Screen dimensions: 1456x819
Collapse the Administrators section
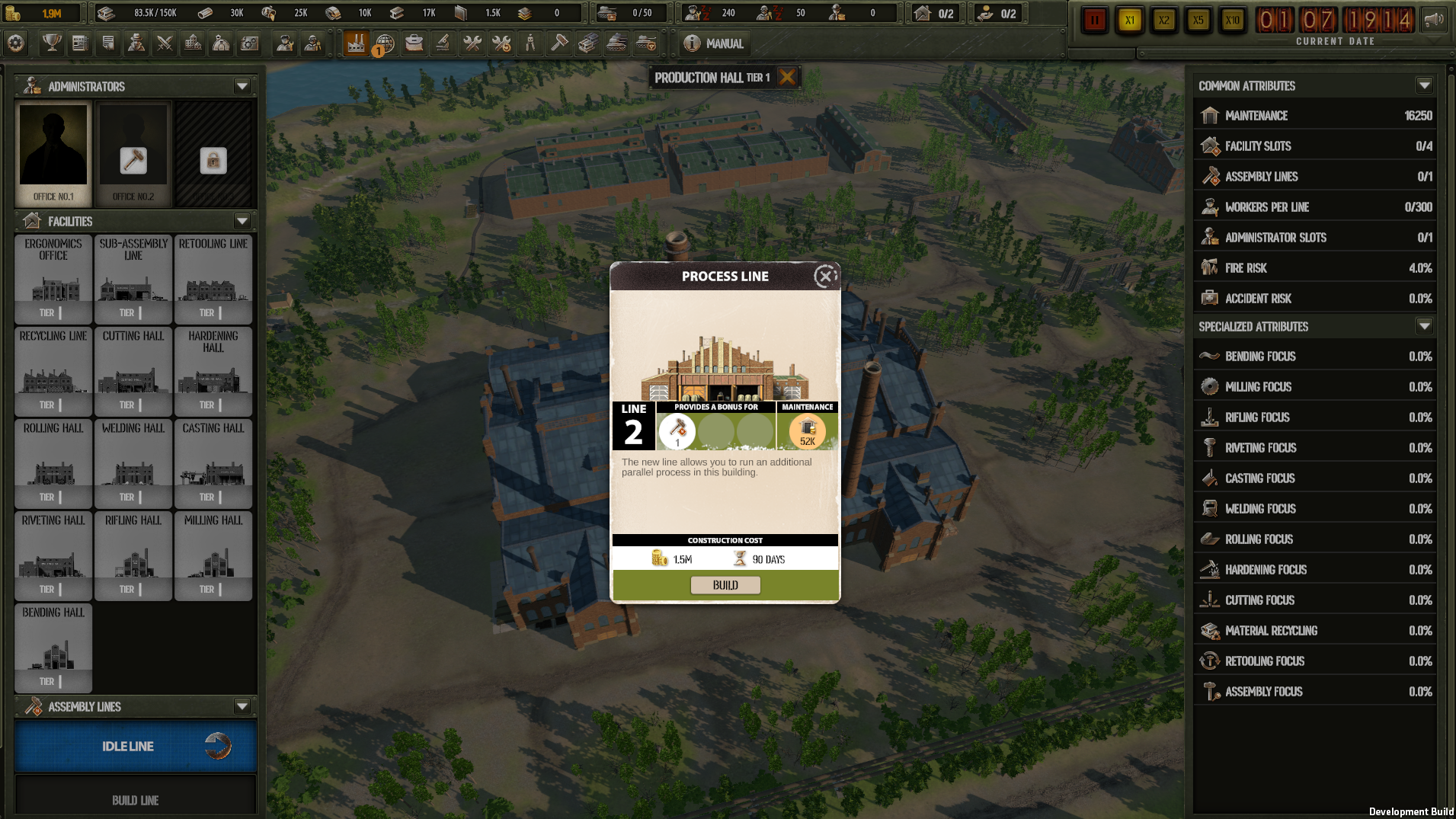coord(242,86)
